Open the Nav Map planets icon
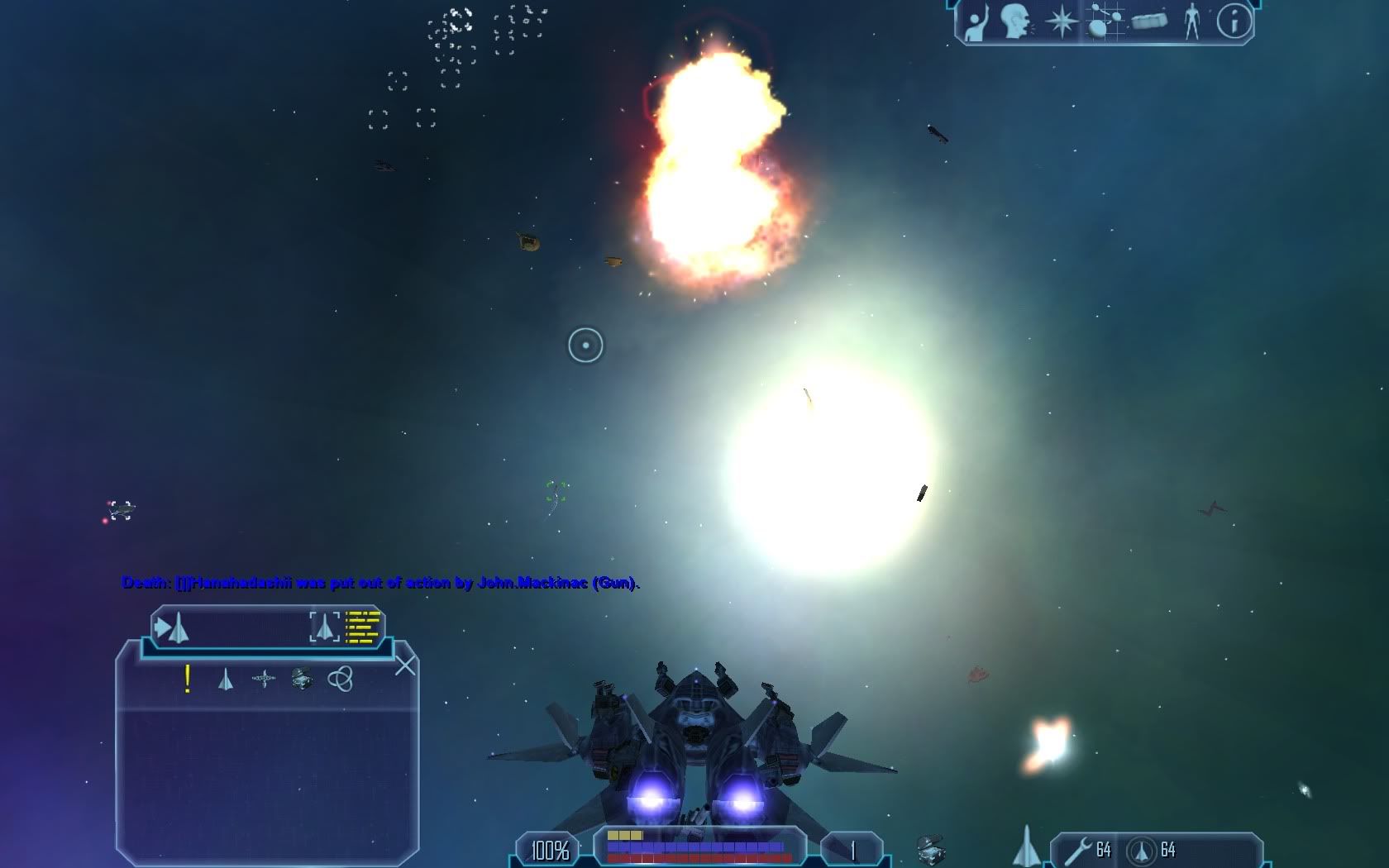 click(1105, 21)
